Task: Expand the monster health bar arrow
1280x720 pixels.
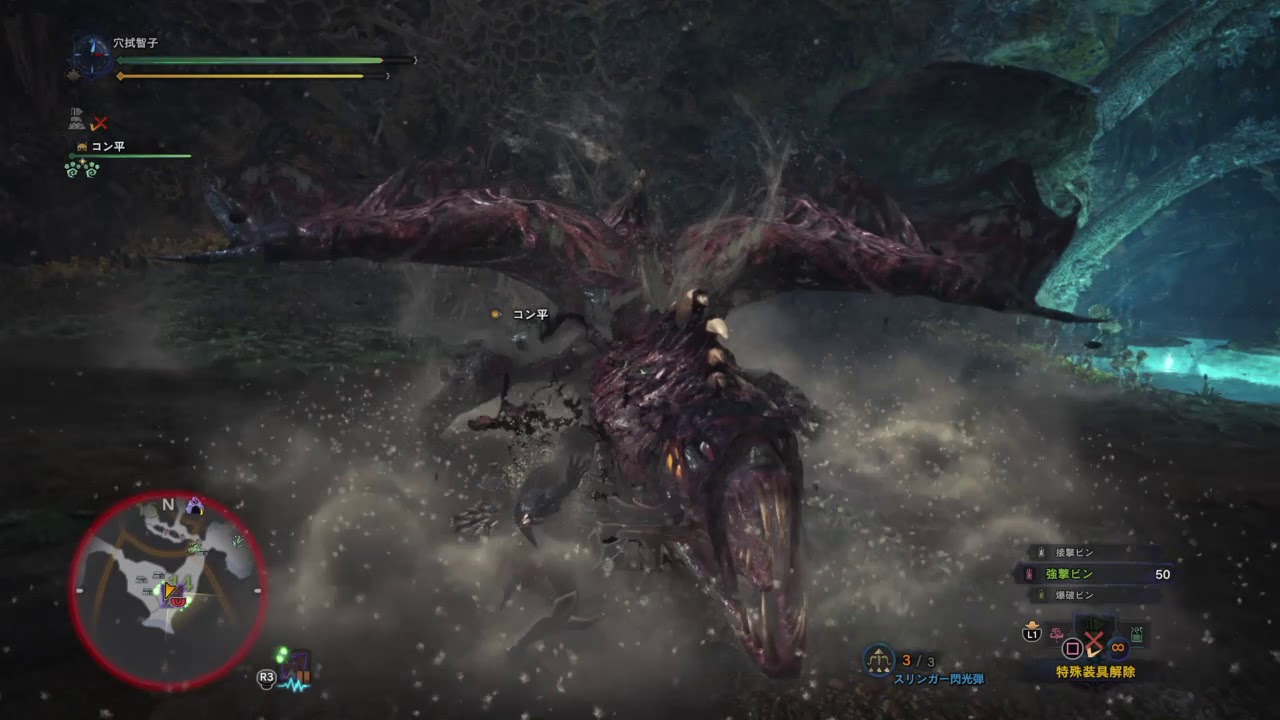Action: pos(414,60)
